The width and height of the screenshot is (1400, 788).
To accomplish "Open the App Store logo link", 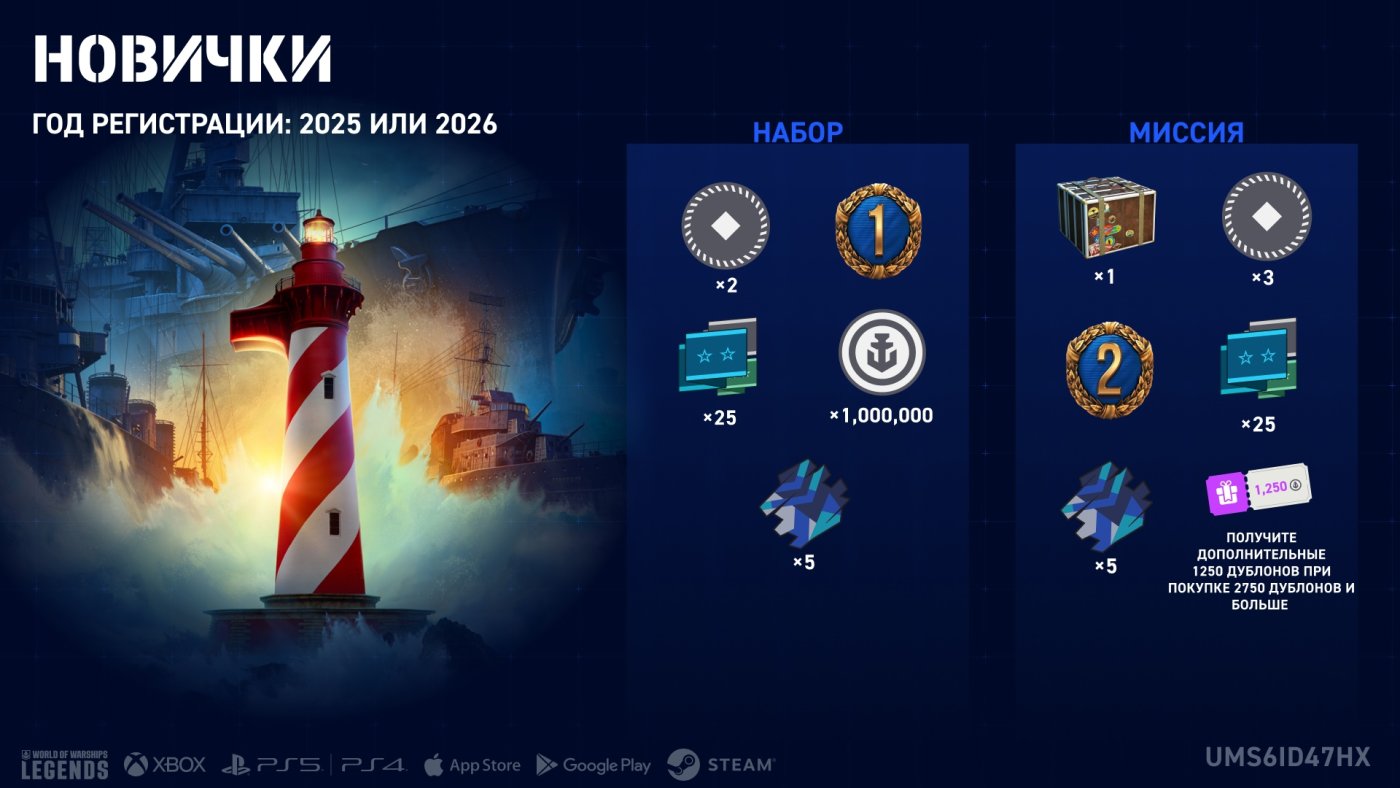I will coord(472,765).
